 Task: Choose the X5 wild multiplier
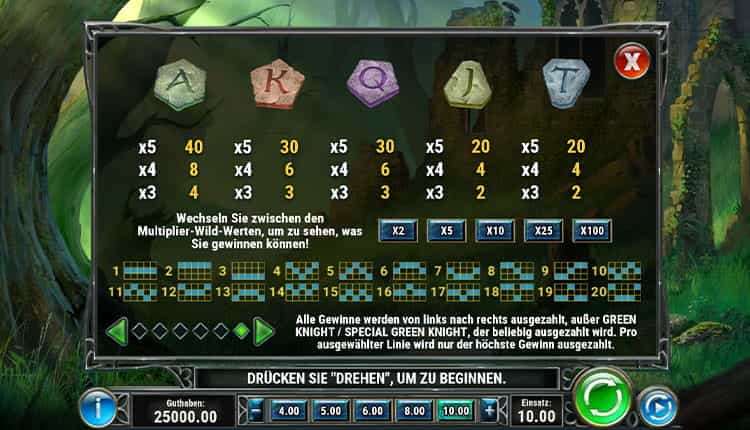(x=446, y=231)
